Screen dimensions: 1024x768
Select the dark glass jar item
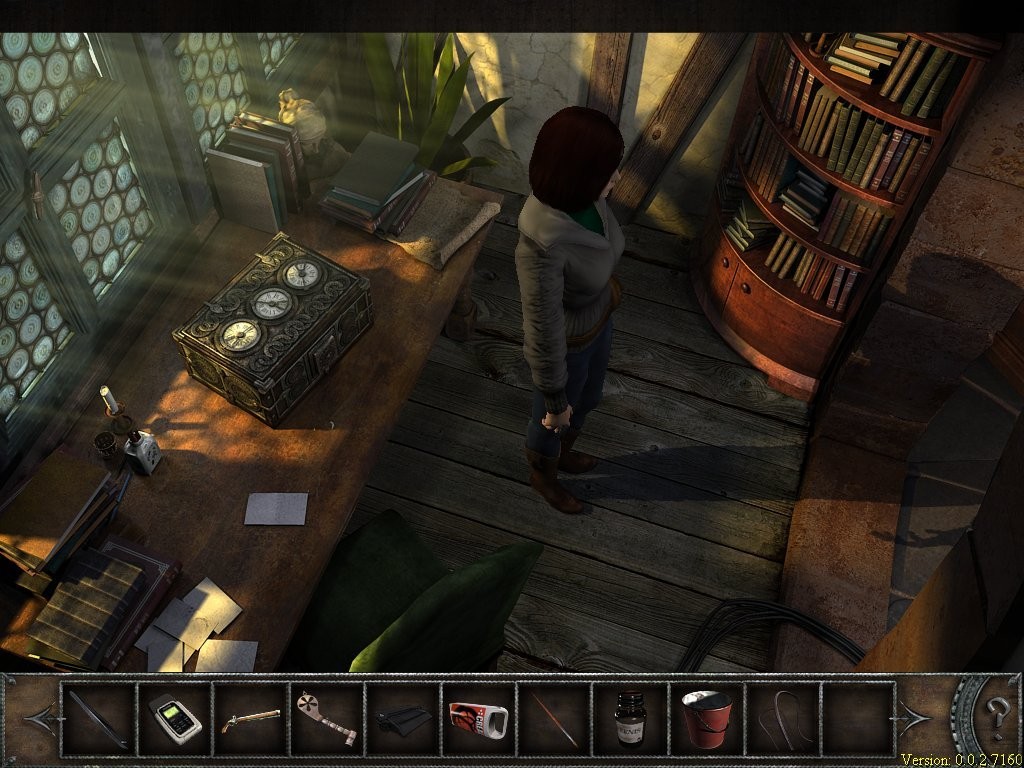pos(630,718)
